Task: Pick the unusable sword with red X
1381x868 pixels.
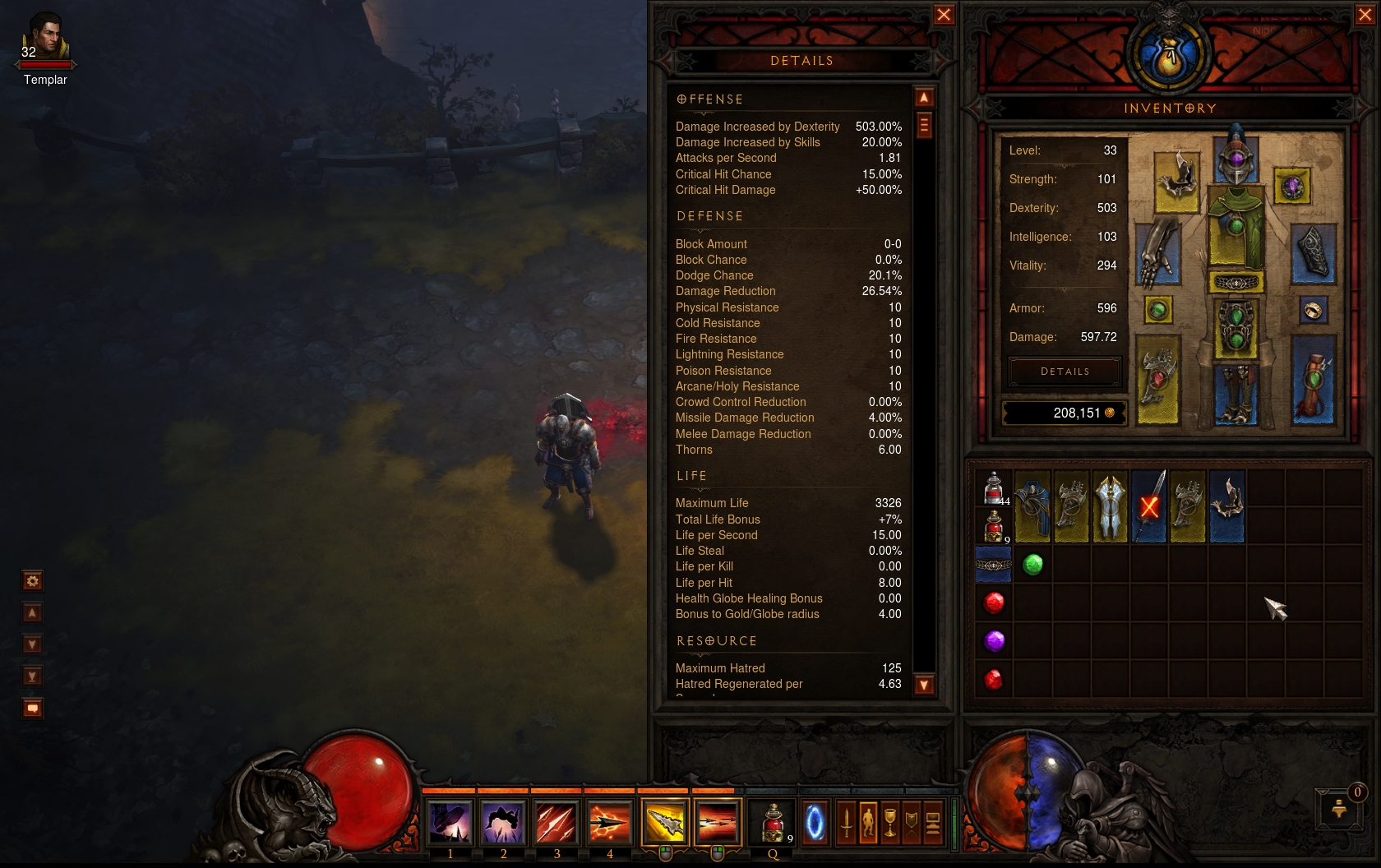Action: (1149, 506)
